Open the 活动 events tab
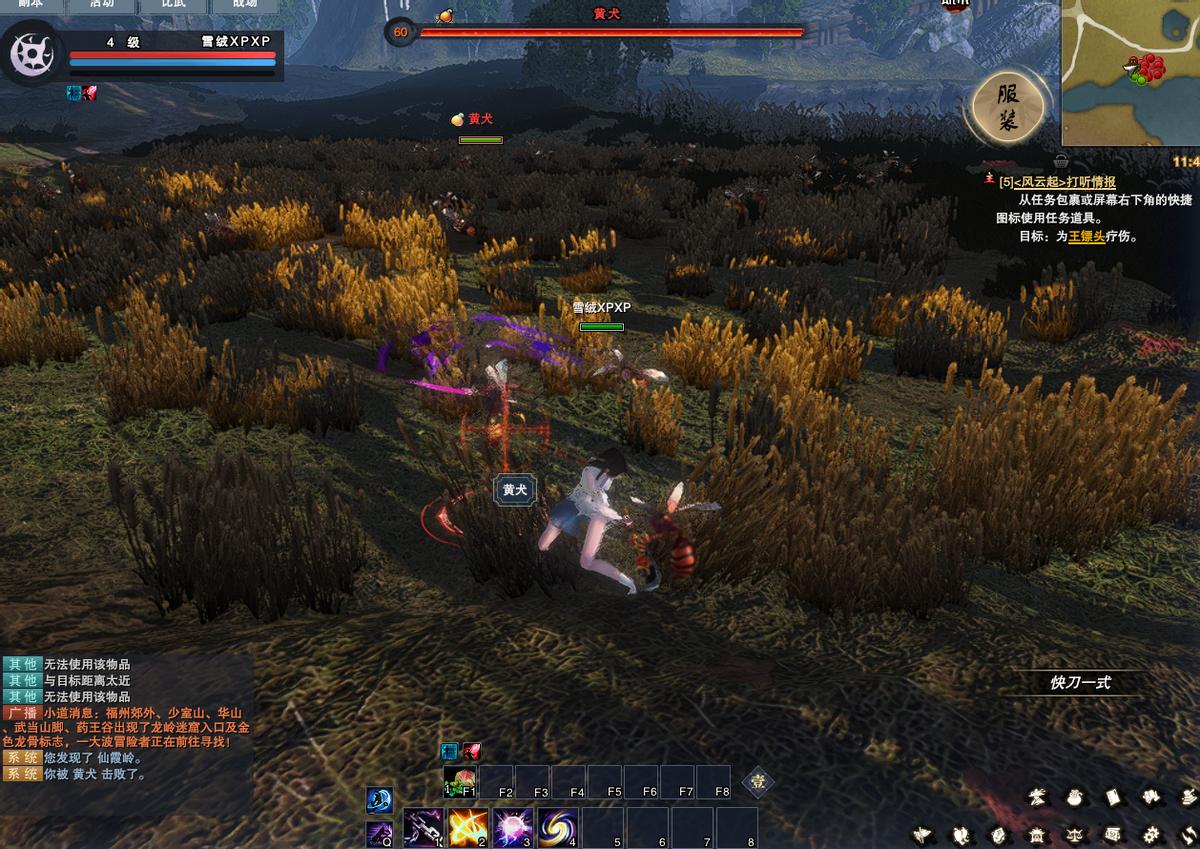This screenshot has height=849, width=1200. click(x=102, y=4)
